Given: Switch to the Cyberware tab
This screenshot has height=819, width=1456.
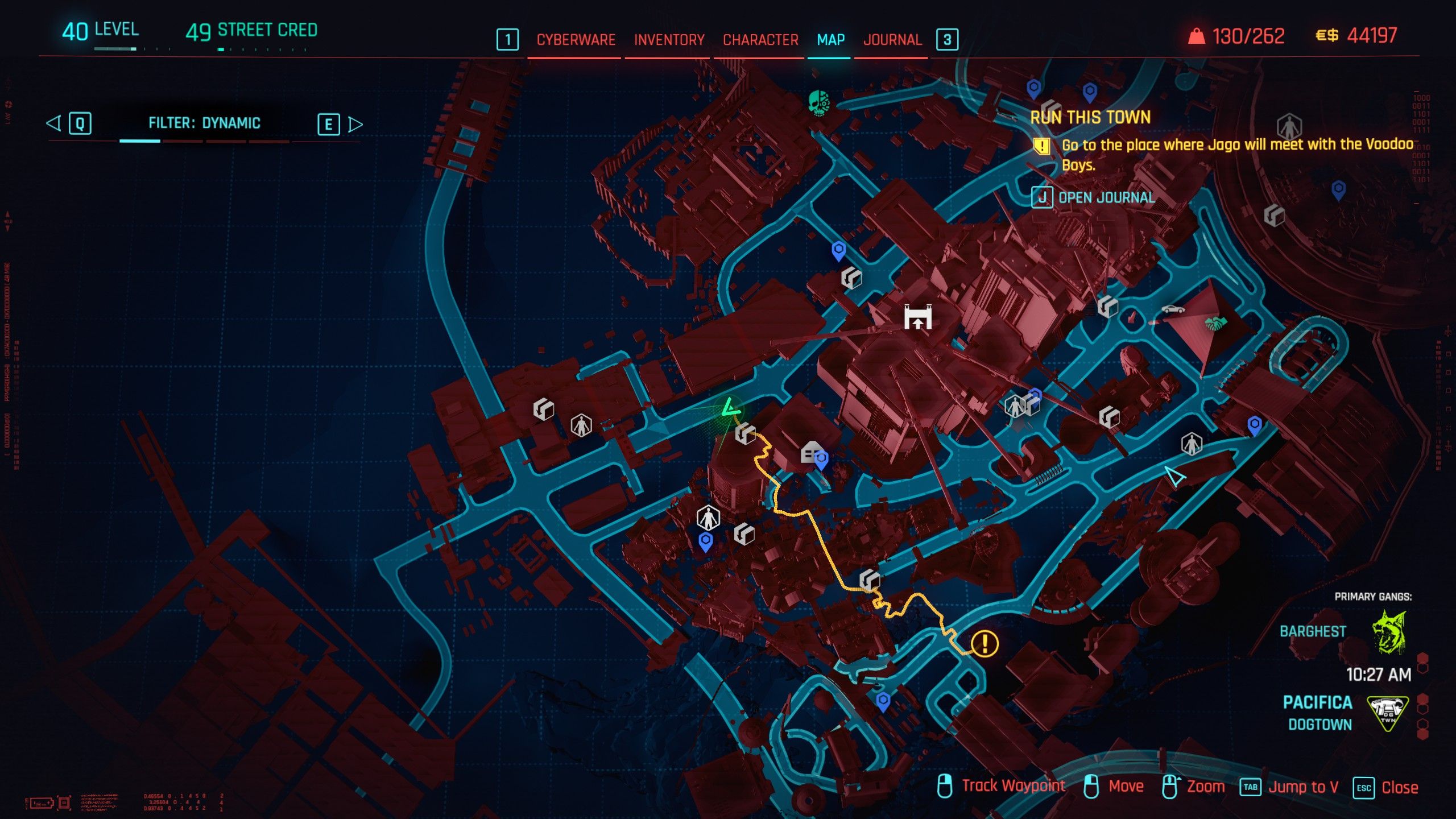Looking at the screenshot, I should [576, 40].
